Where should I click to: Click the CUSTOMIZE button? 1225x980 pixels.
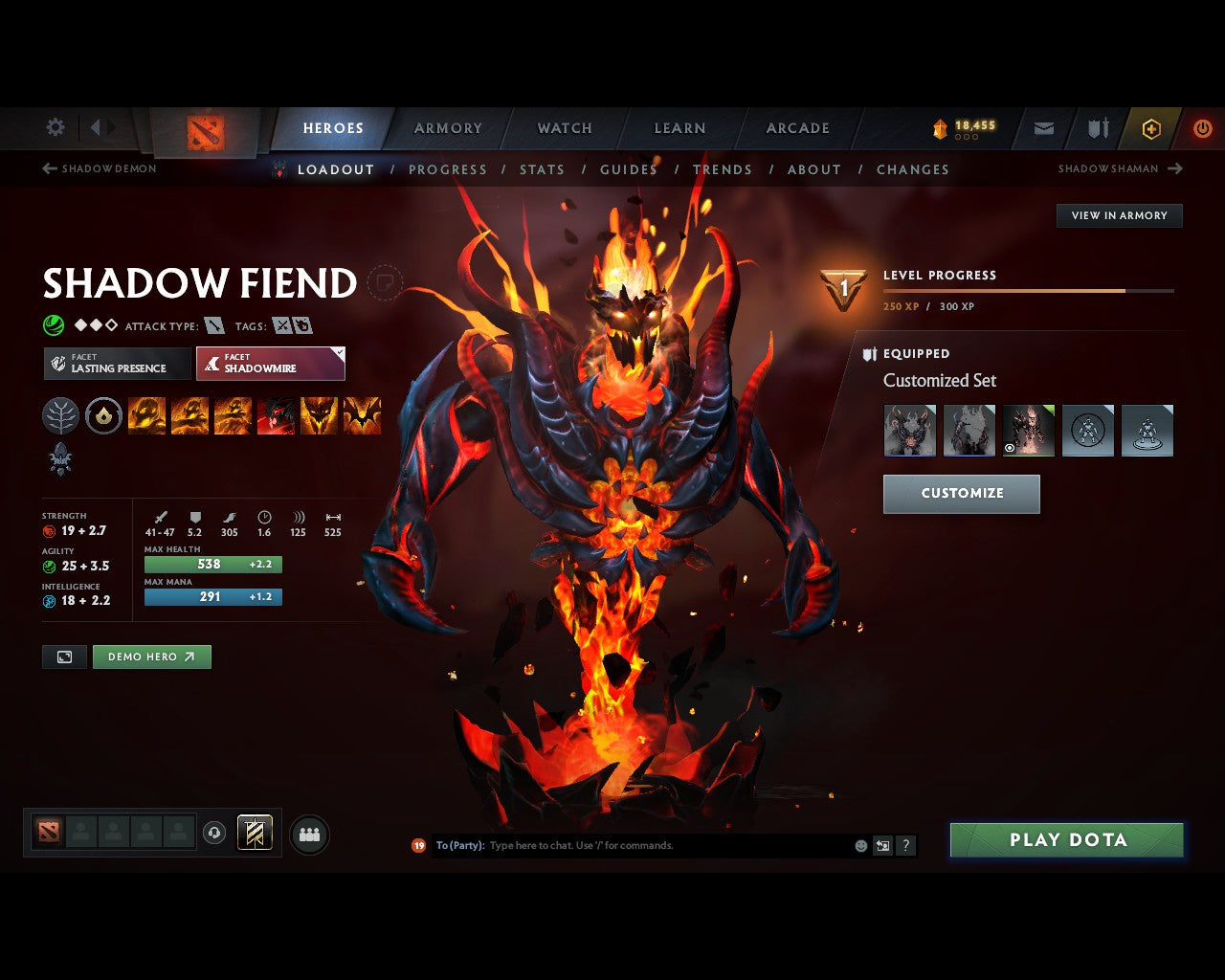961,494
